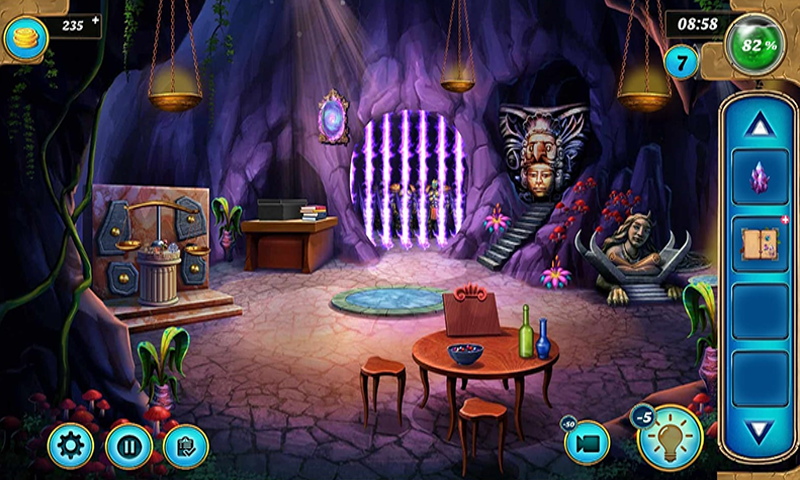Image resolution: width=800 pixels, height=480 pixels.
Task: Tap the gold coins icon to add coins
Action: point(26,38)
